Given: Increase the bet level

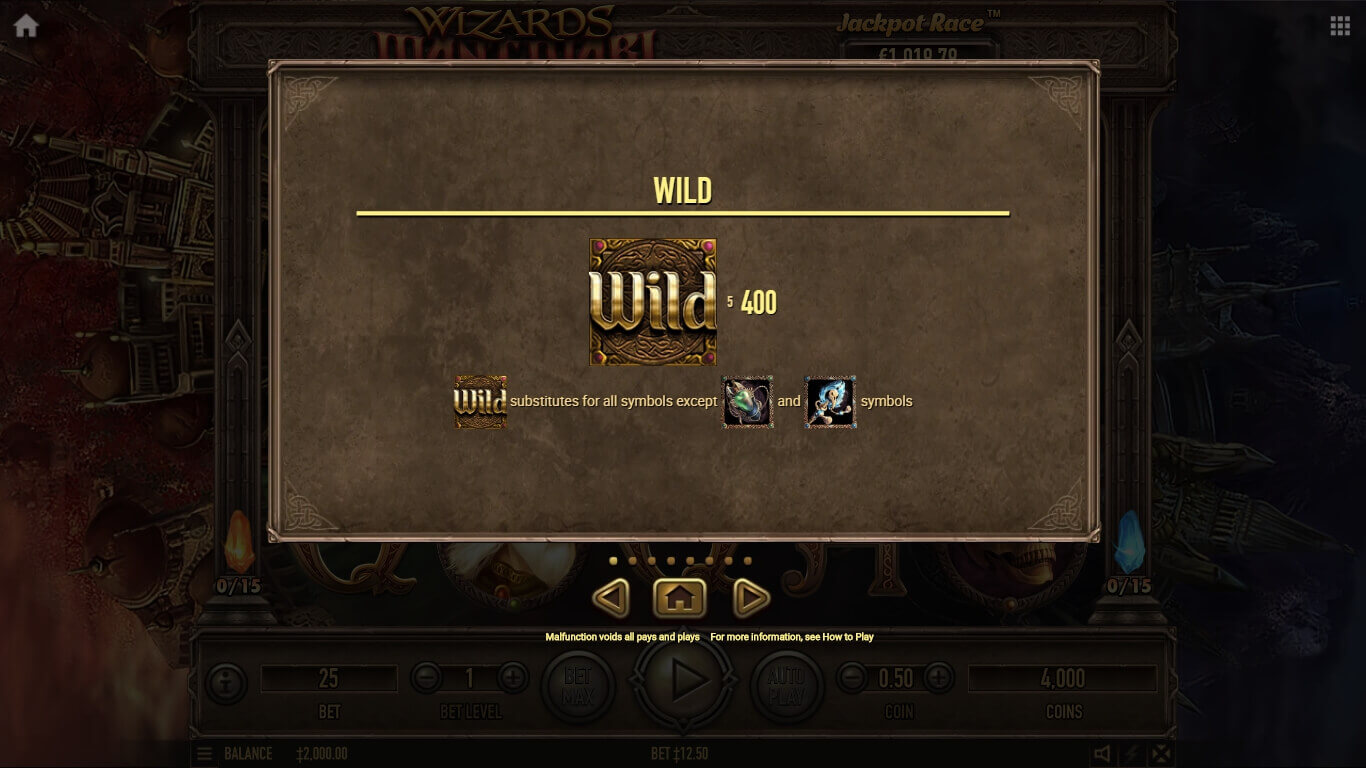Looking at the screenshot, I should [x=513, y=678].
